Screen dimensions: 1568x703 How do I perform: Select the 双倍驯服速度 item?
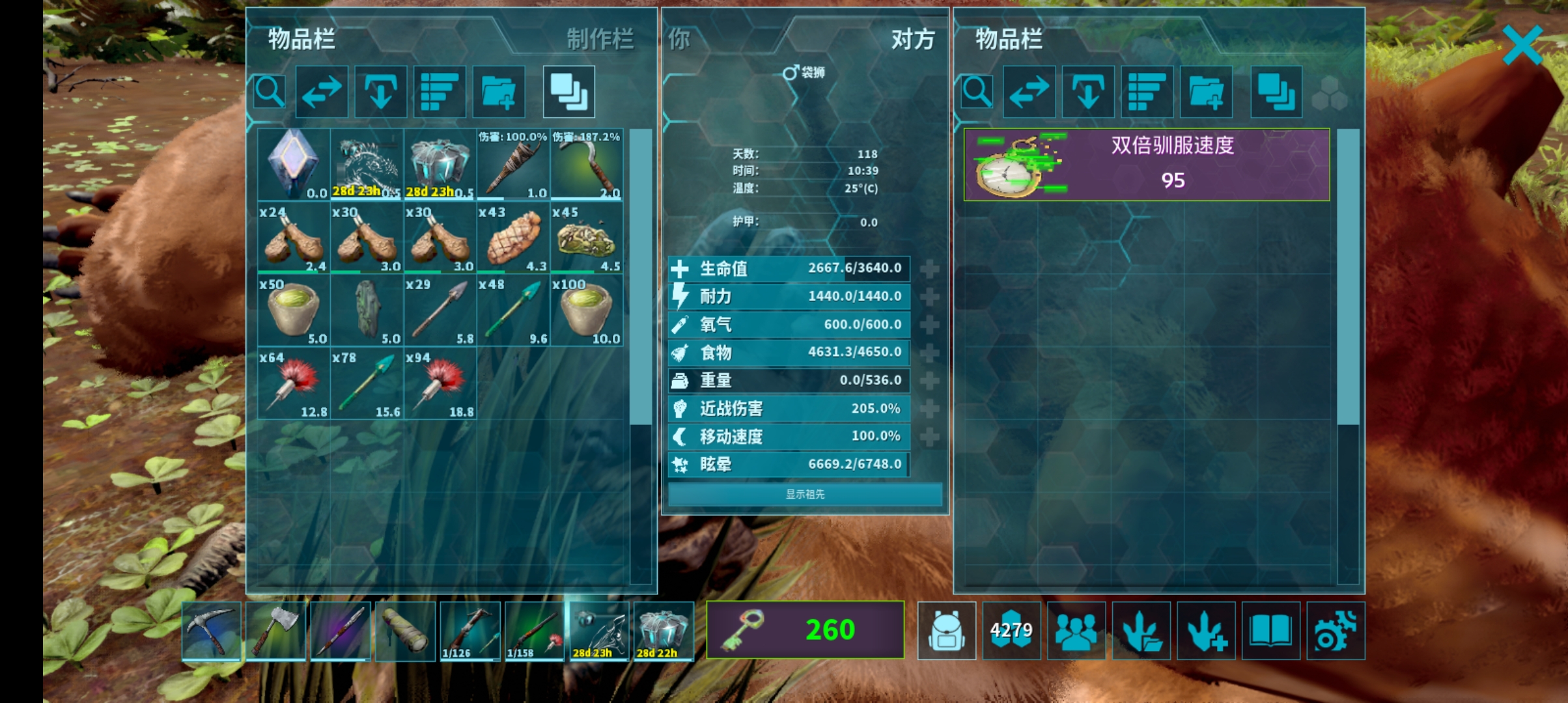click(x=1146, y=164)
